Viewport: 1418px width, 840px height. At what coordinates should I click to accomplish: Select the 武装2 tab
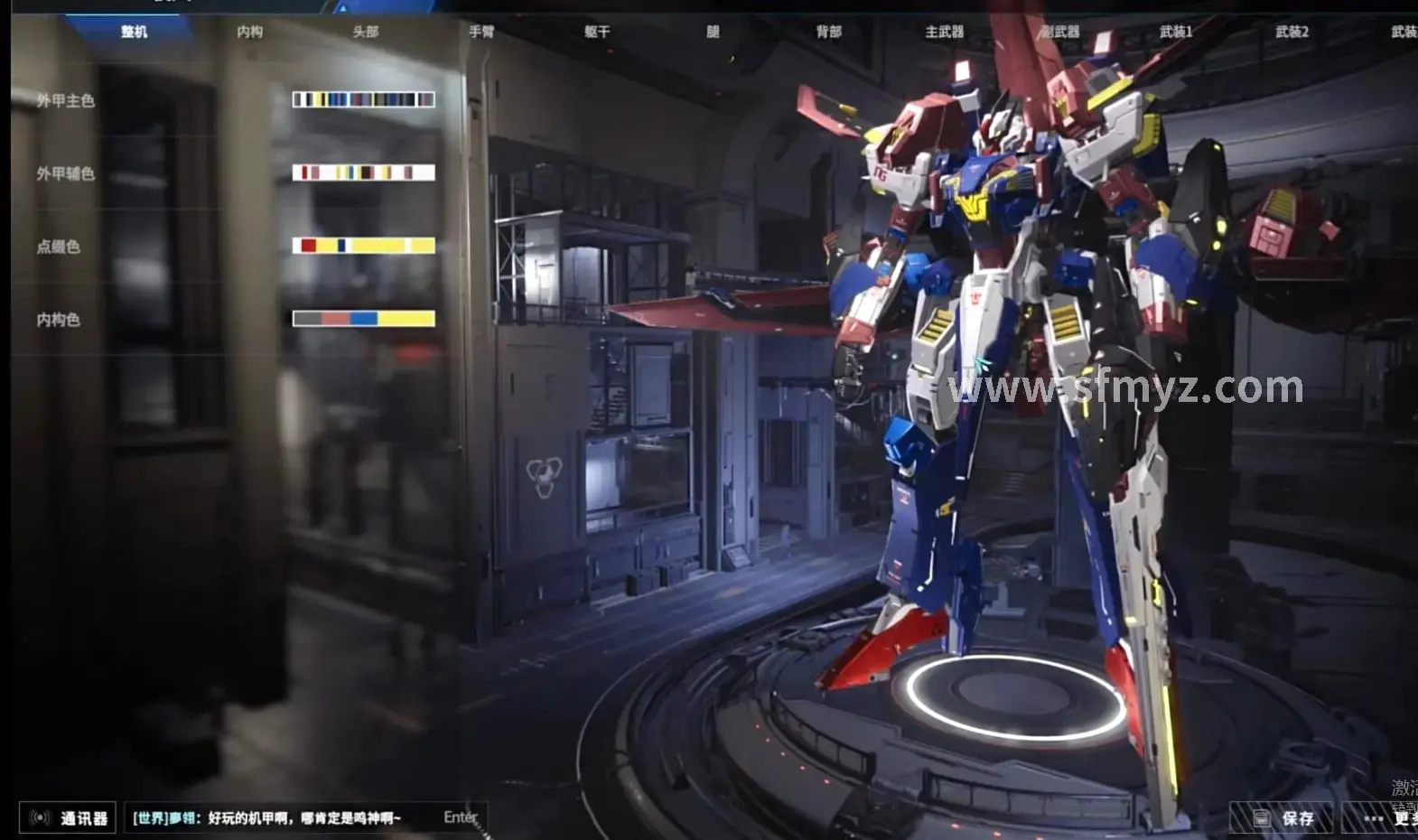click(1292, 32)
